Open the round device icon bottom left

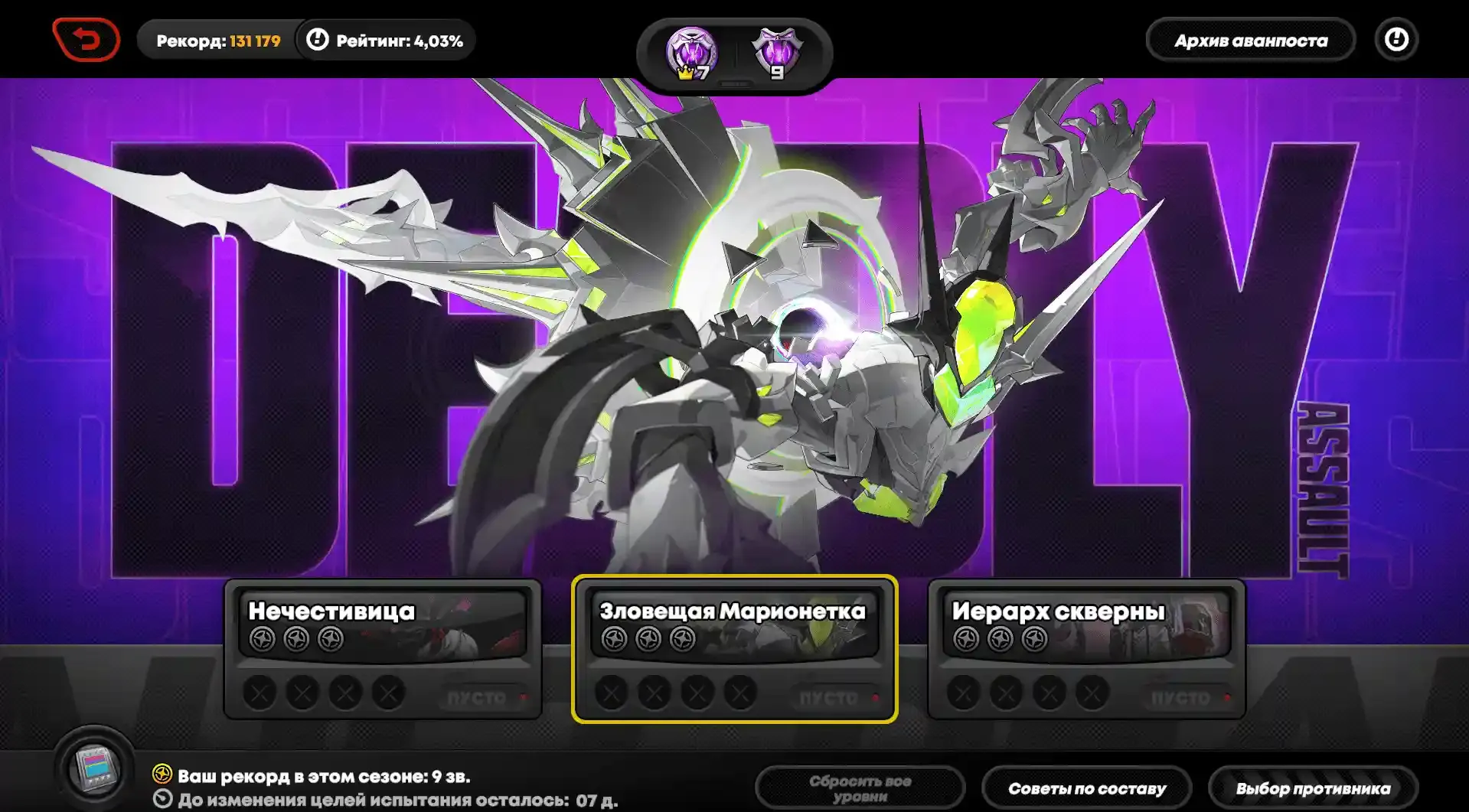click(x=95, y=768)
